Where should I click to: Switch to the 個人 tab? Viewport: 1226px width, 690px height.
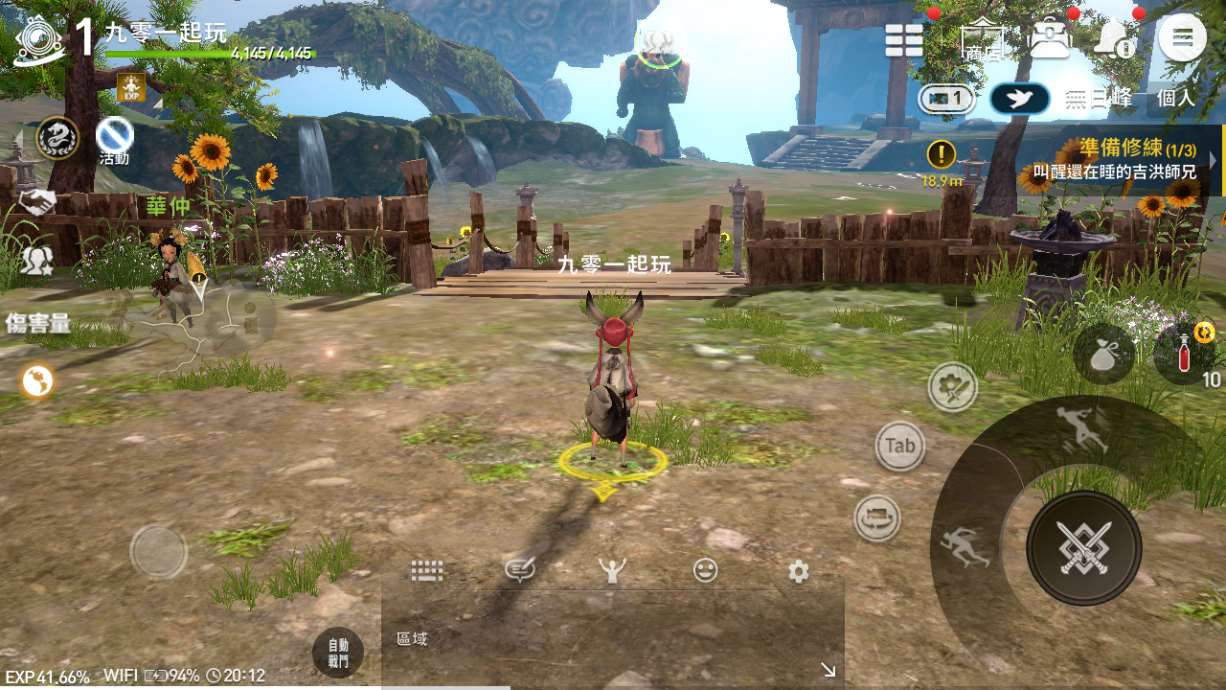(1175, 98)
